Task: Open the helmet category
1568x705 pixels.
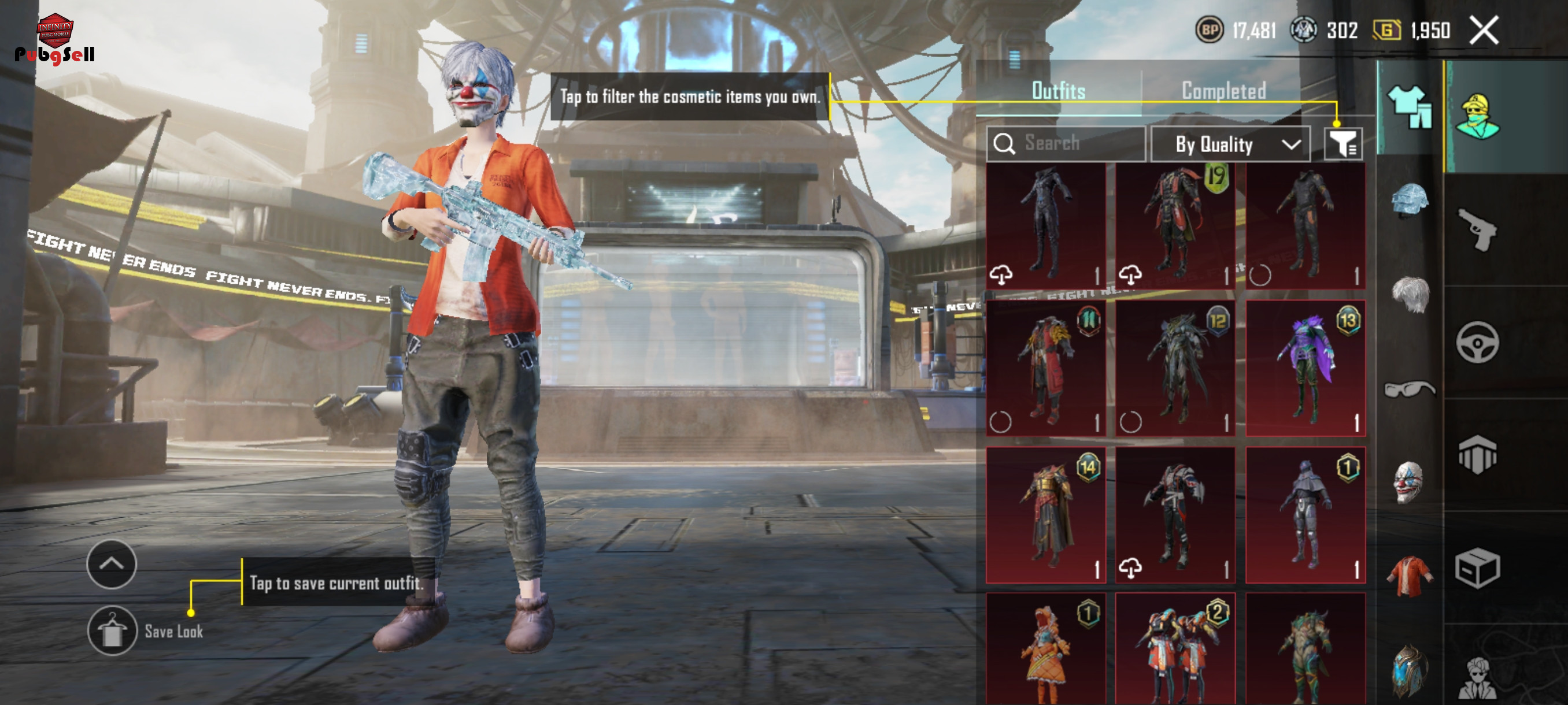Action: click(x=1410, y=199)
